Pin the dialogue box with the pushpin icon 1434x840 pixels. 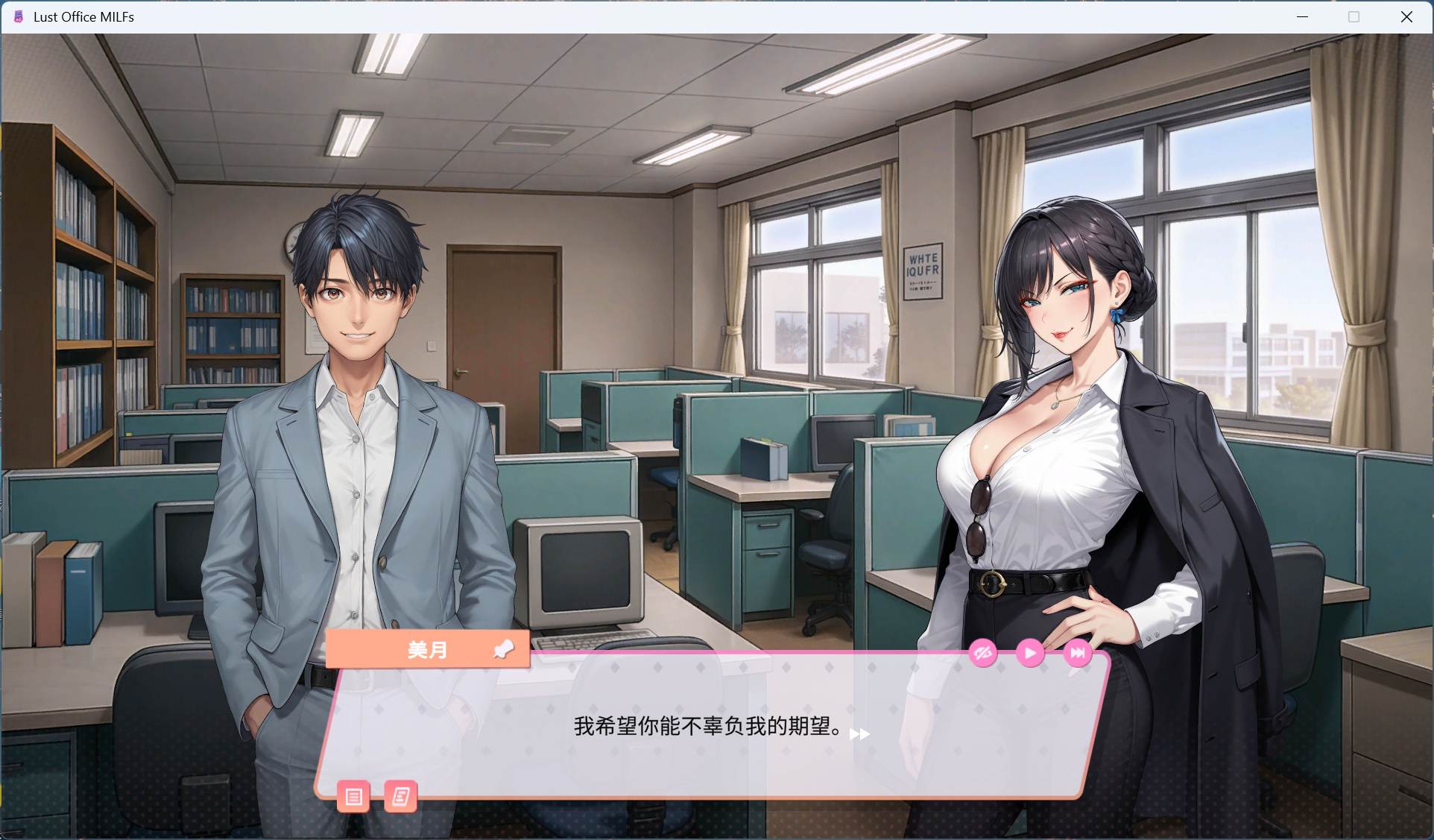(x=504, y=649)
